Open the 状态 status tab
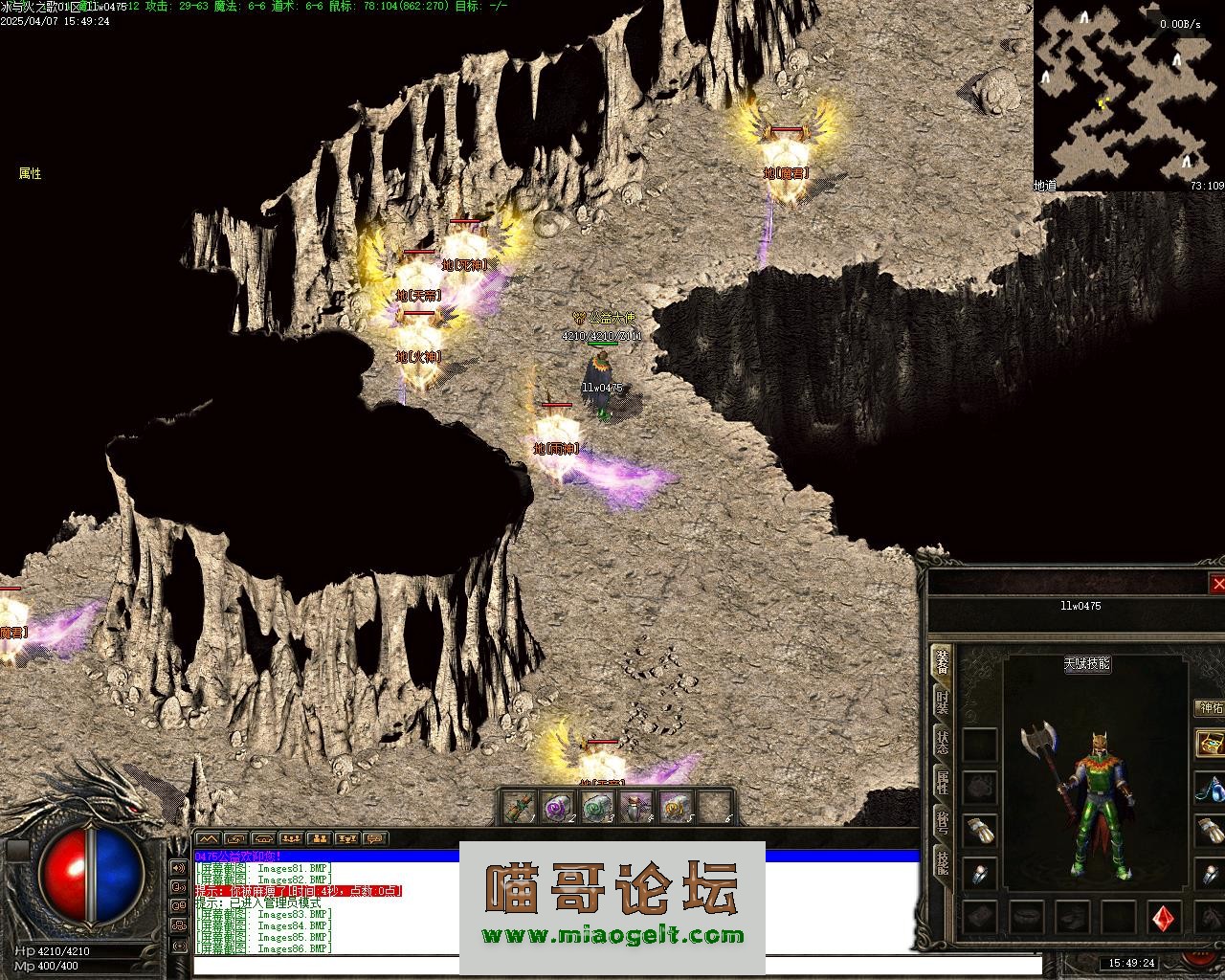This screenshot has width=1225, height=980. pos(943,744)
